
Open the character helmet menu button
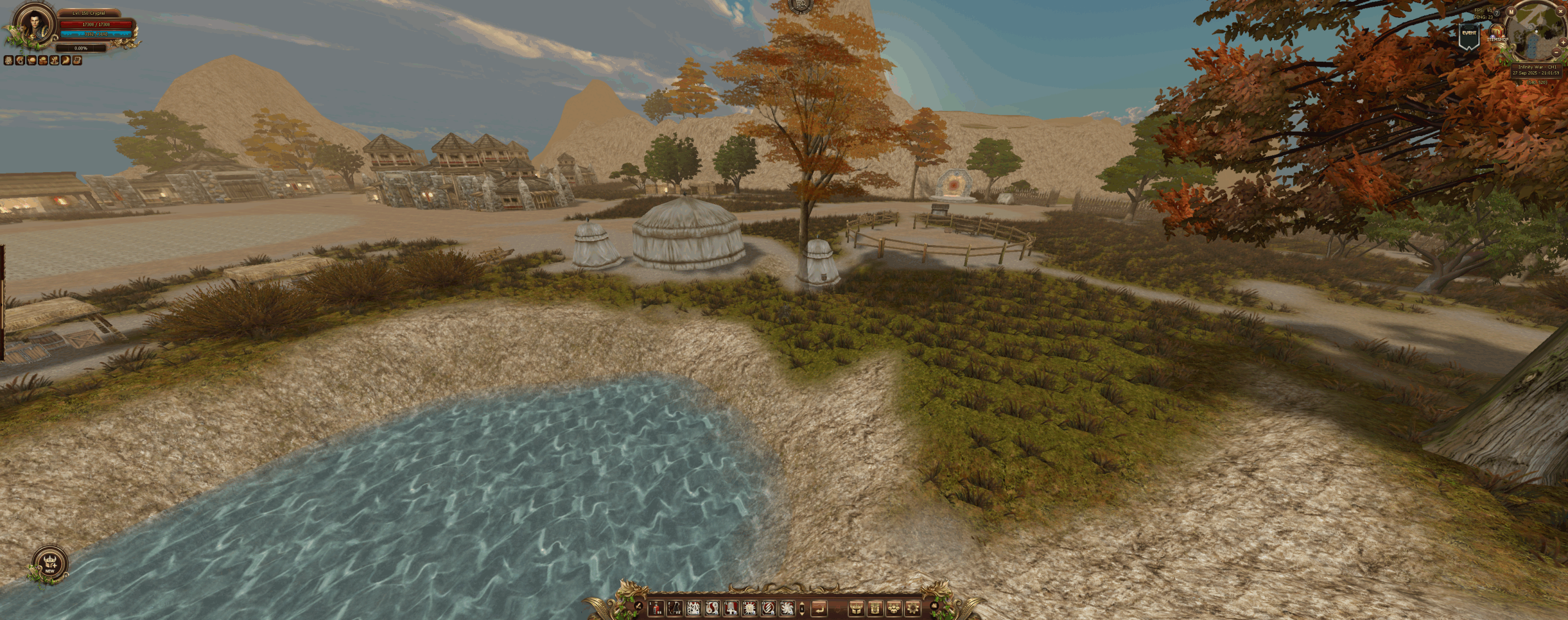[x=856, y=608]
